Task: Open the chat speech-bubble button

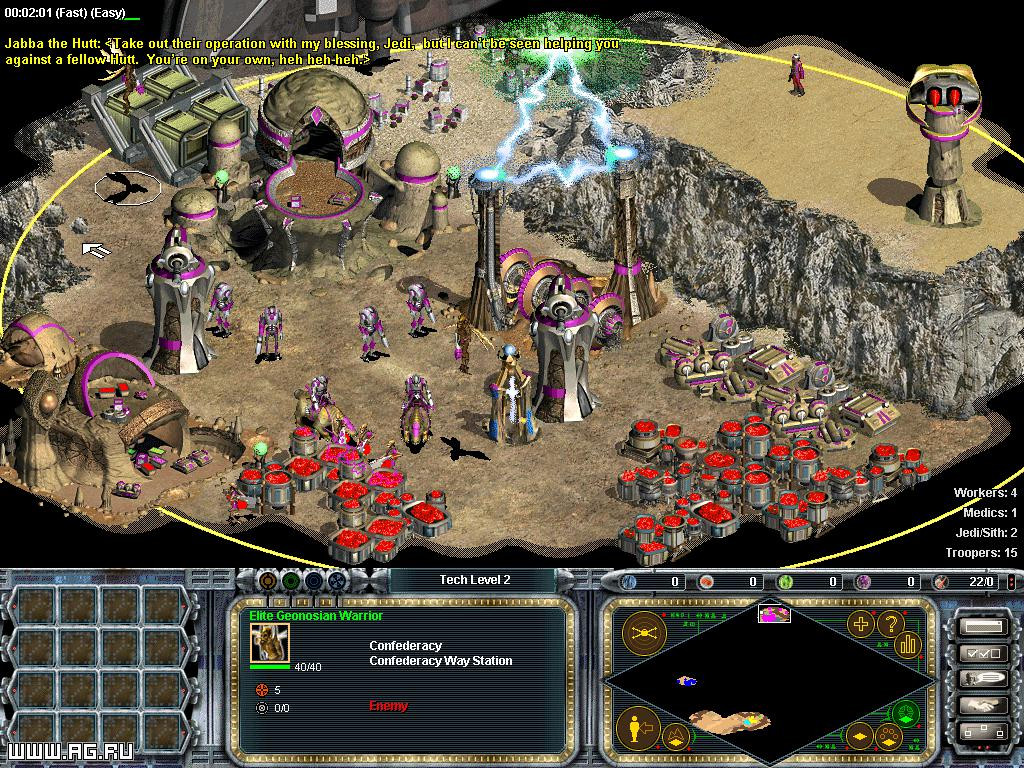Action: (x=980, y=679)
